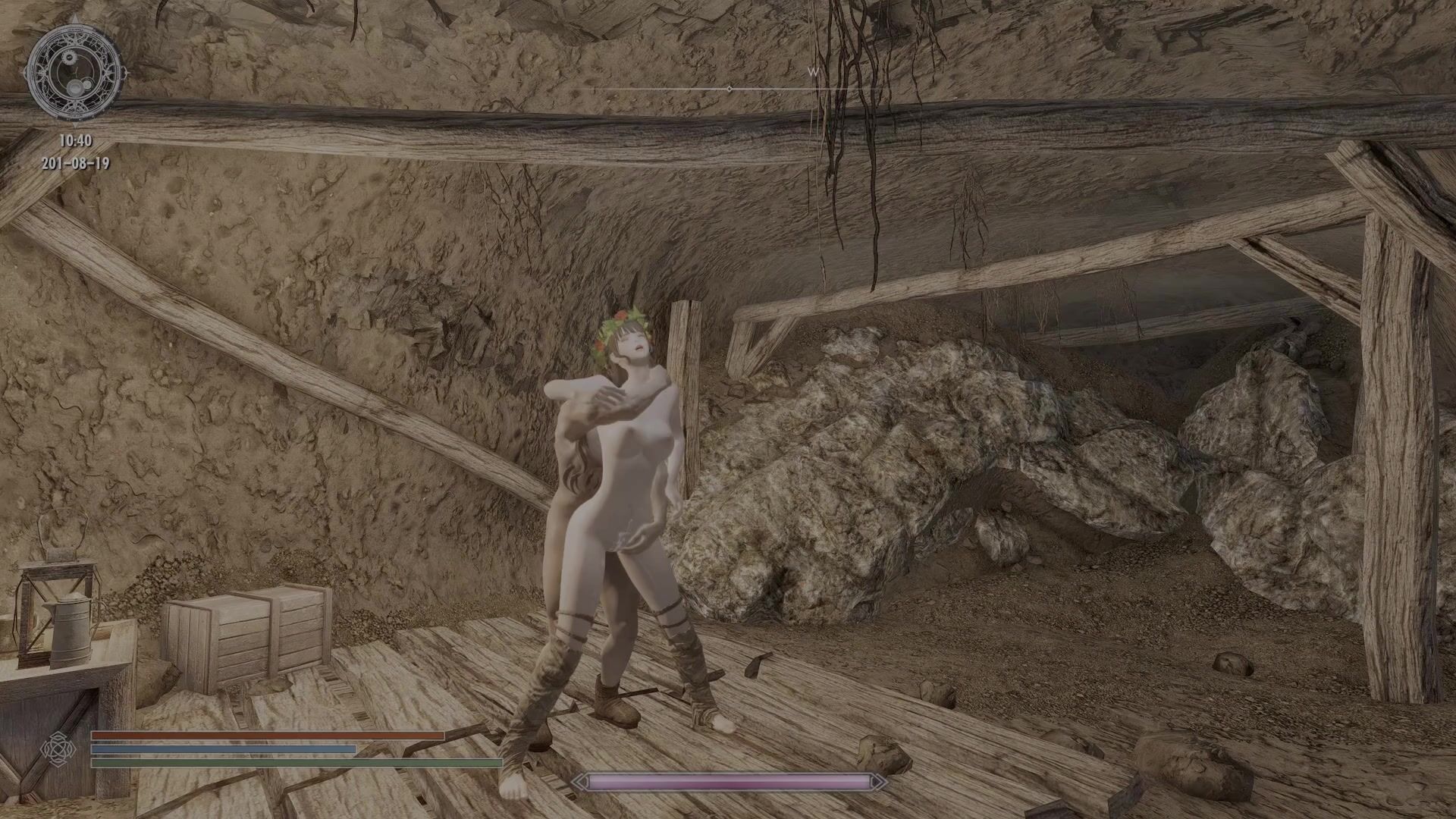This screenshot has width=1456, height=819.
Task: Select the compass bar's W marker
Action: coord(814,72)
